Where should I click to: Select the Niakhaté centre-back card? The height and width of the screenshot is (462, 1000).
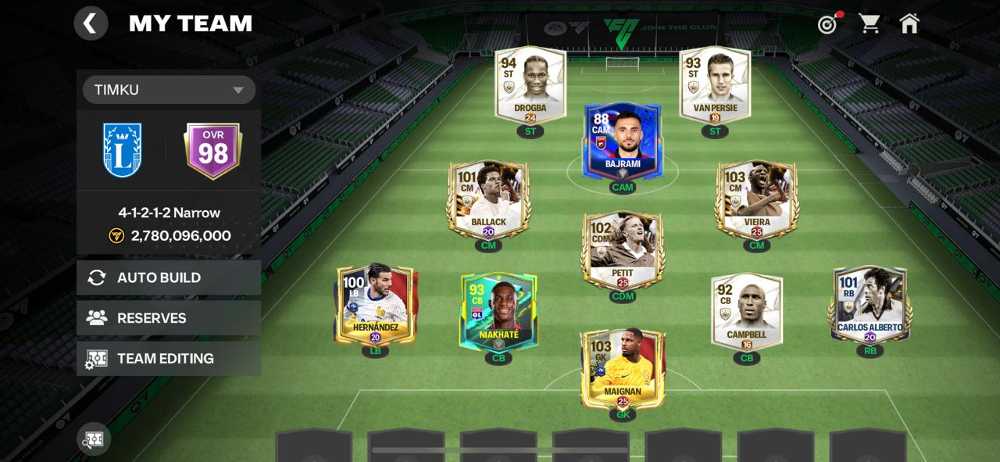(498, 311)
